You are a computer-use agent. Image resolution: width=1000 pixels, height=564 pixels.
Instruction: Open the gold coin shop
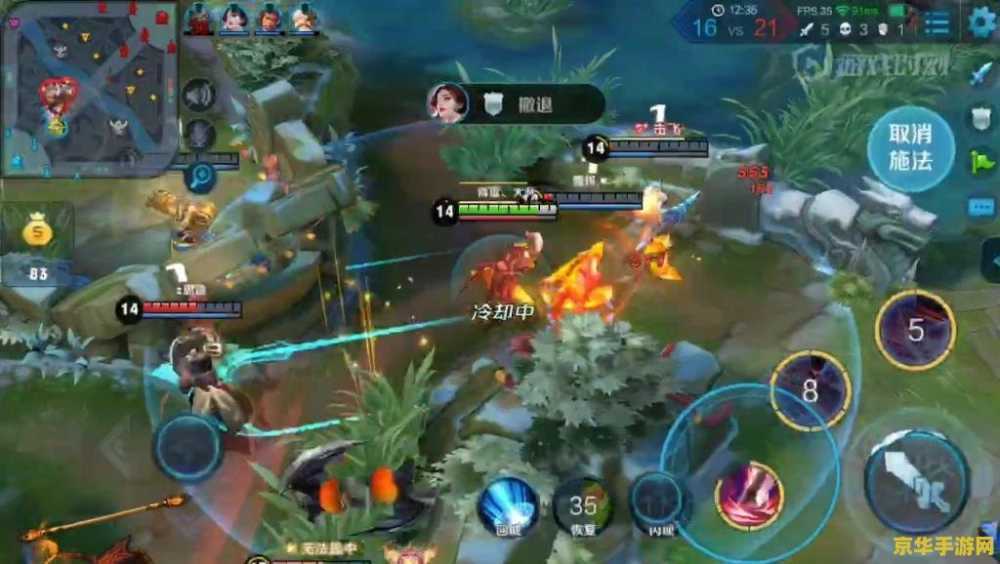pos(37,233)
